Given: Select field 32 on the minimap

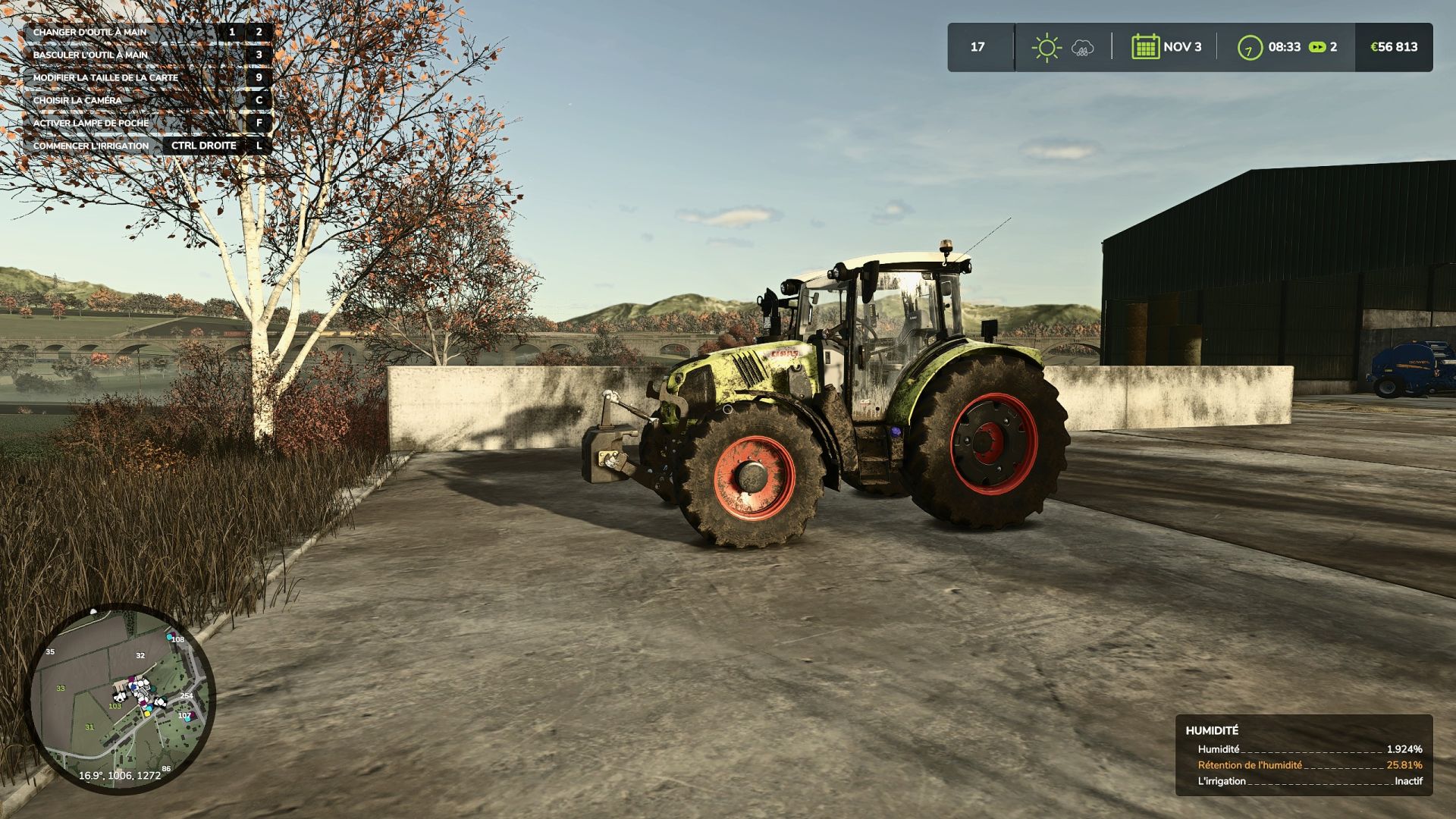Looking at the screenshot, I should tap(140, 655).
